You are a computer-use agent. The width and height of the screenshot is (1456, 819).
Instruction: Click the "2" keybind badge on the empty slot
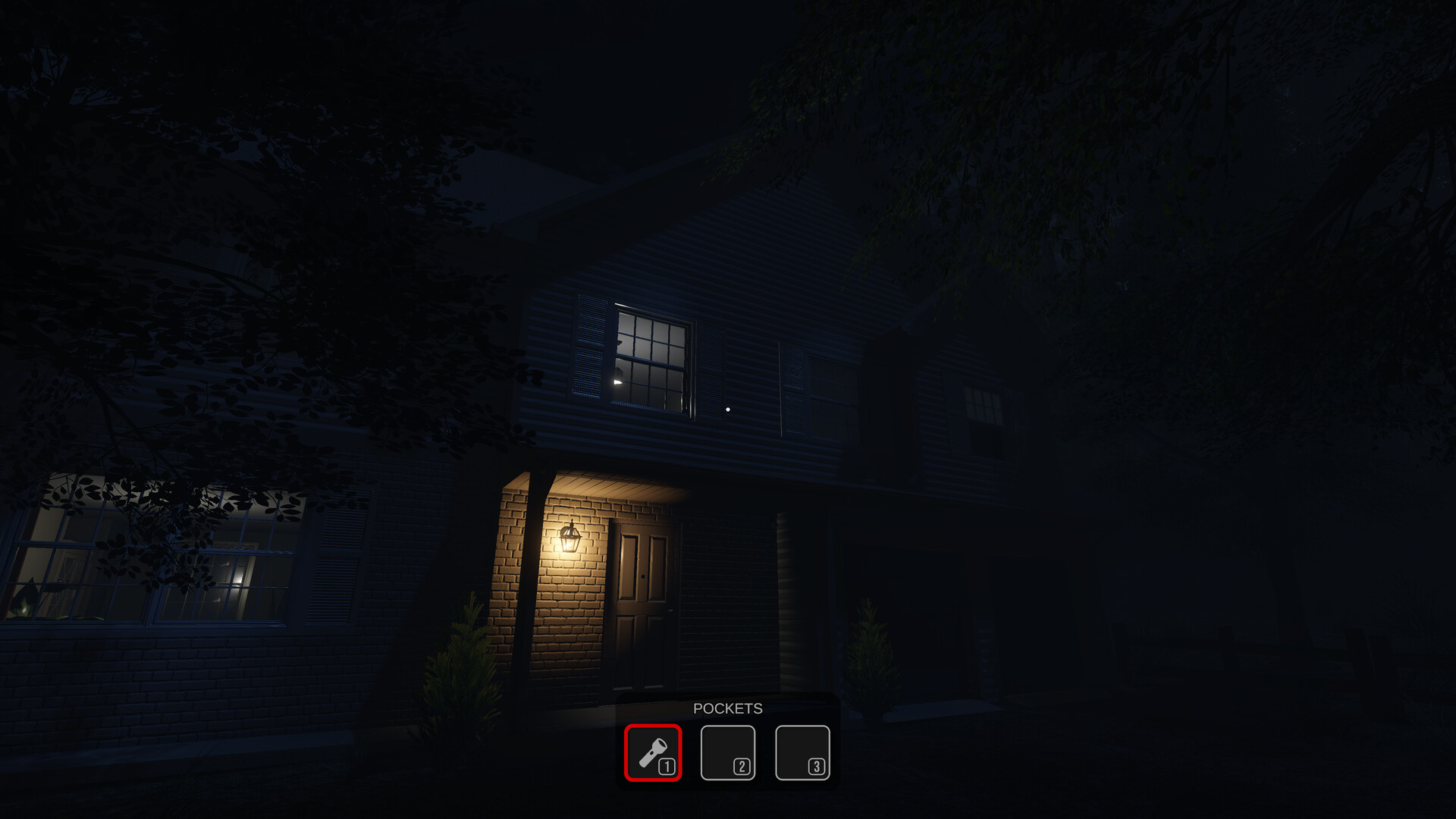tap(739, 767)
